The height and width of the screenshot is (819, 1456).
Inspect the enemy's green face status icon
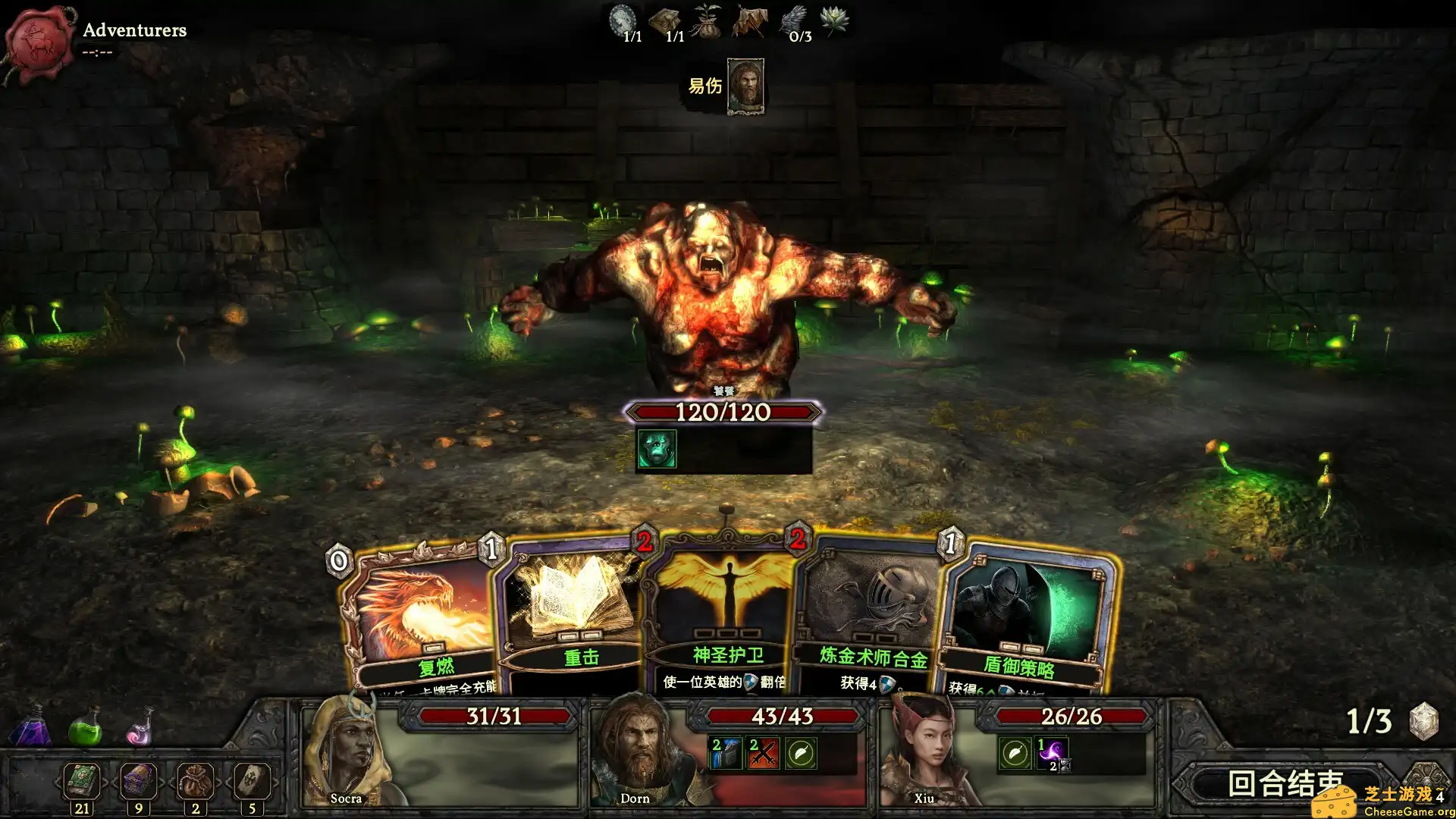click(x=656, y=448)
